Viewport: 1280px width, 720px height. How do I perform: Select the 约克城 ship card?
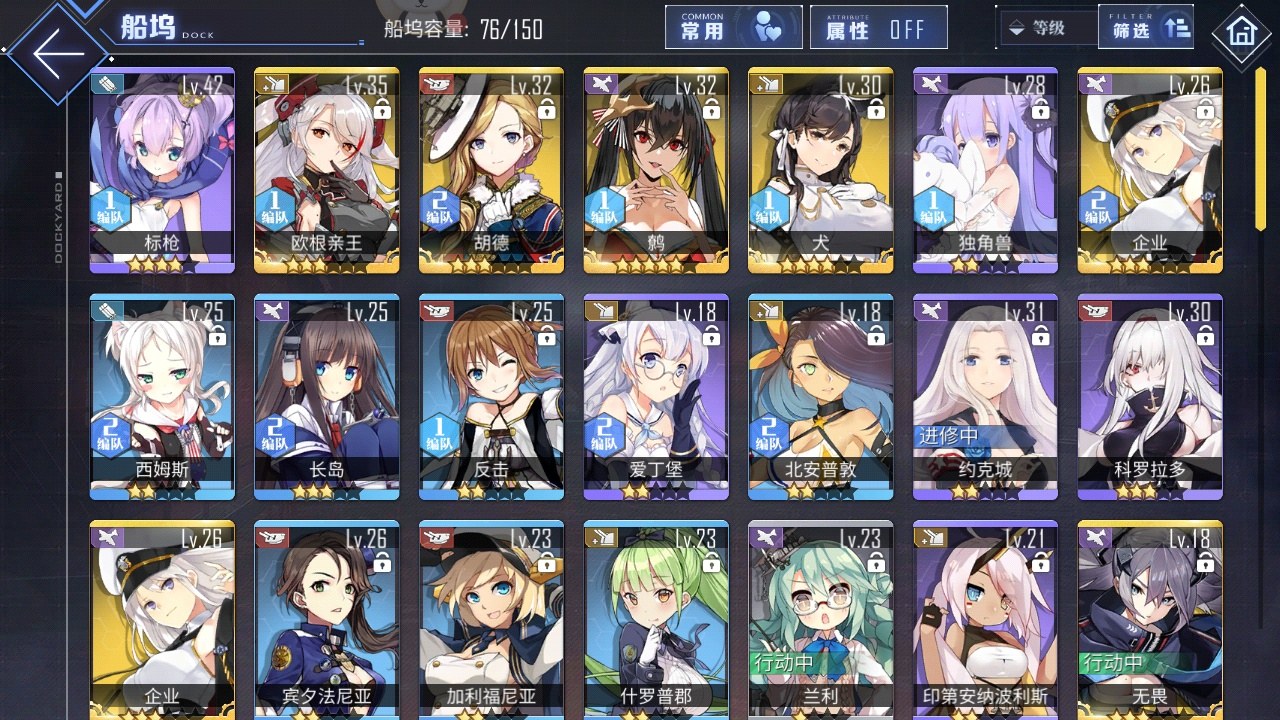985,397
